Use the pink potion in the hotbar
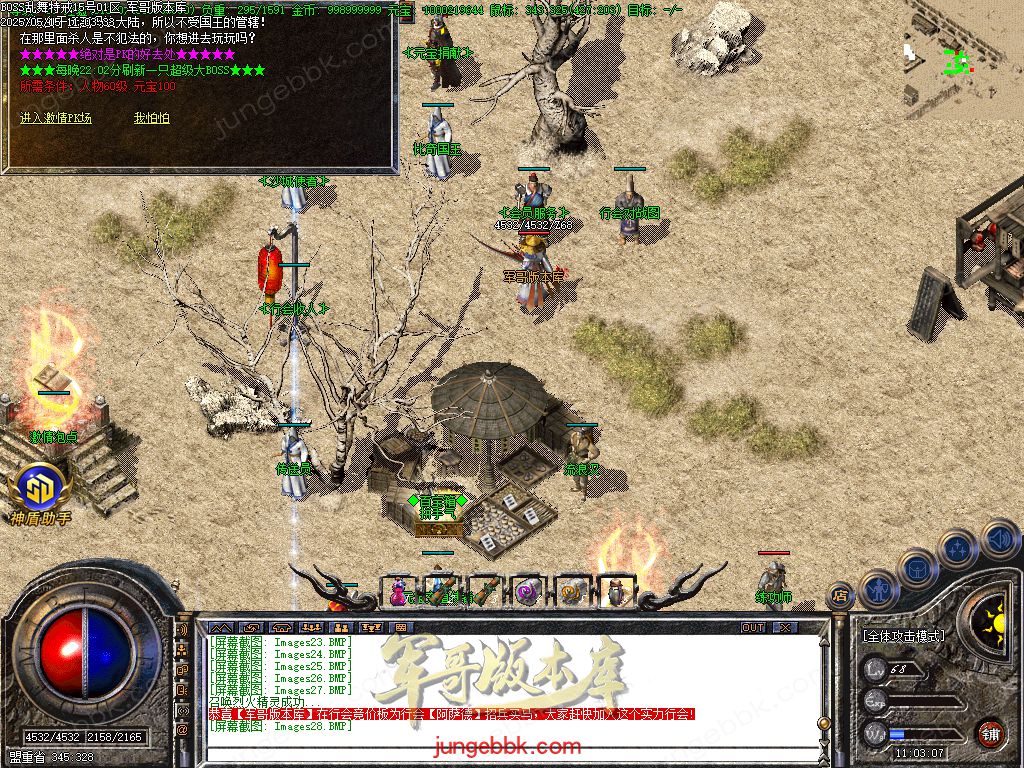This screenshot has width=1024, height=768. tap(399, 591)
